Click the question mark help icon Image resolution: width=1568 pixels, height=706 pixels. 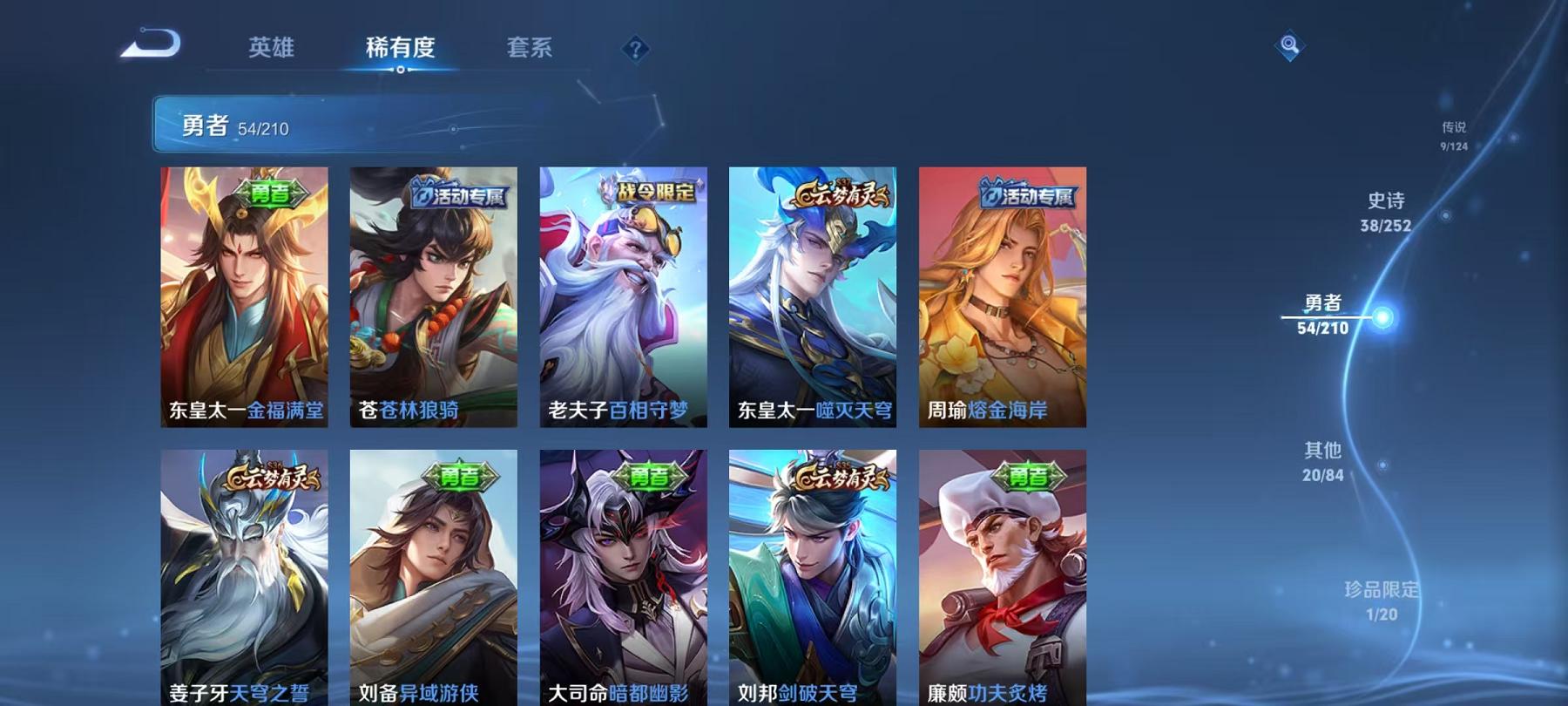tap(637, 50)
